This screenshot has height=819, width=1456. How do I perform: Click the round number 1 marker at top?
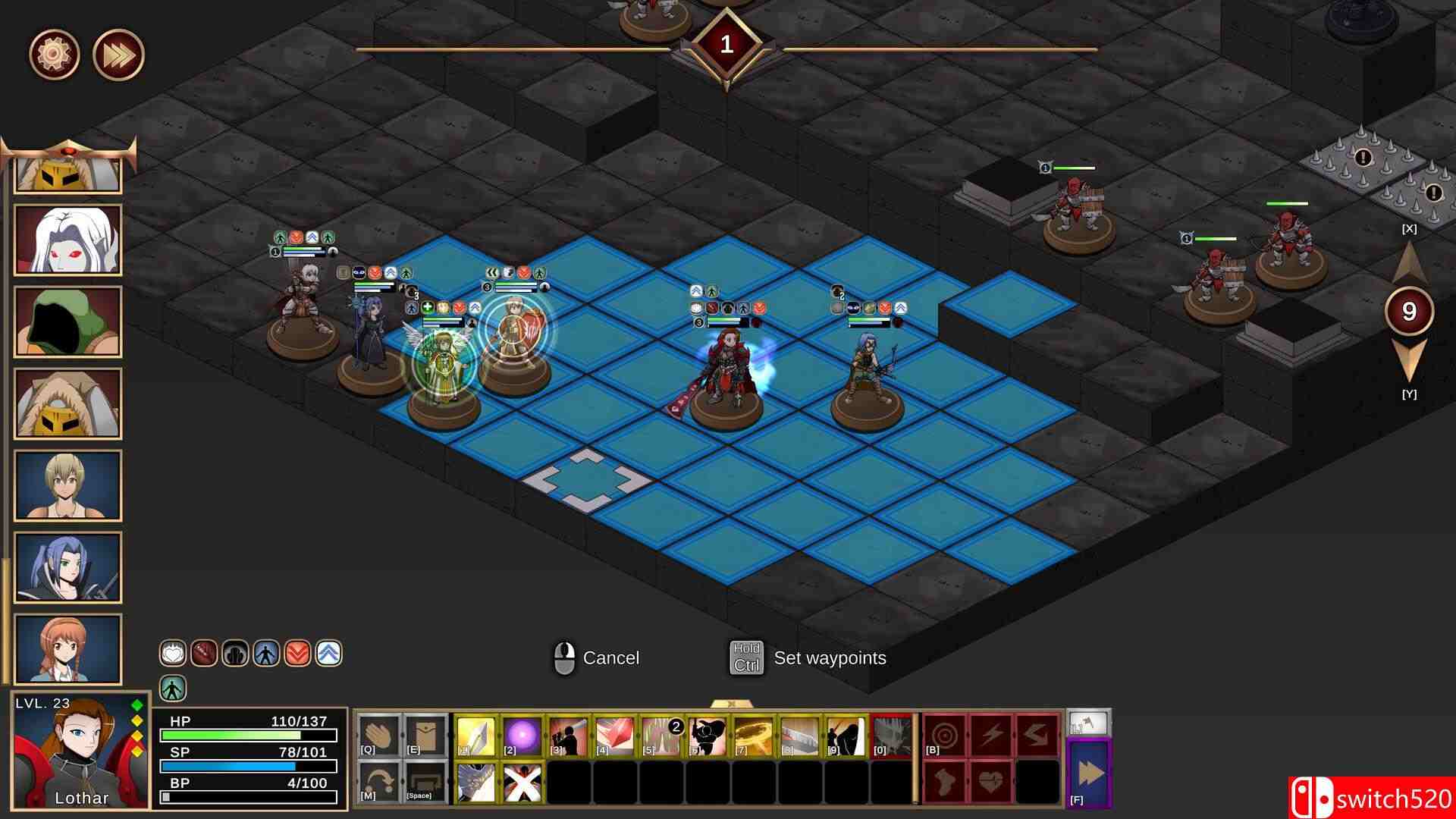tap(726, 43)
